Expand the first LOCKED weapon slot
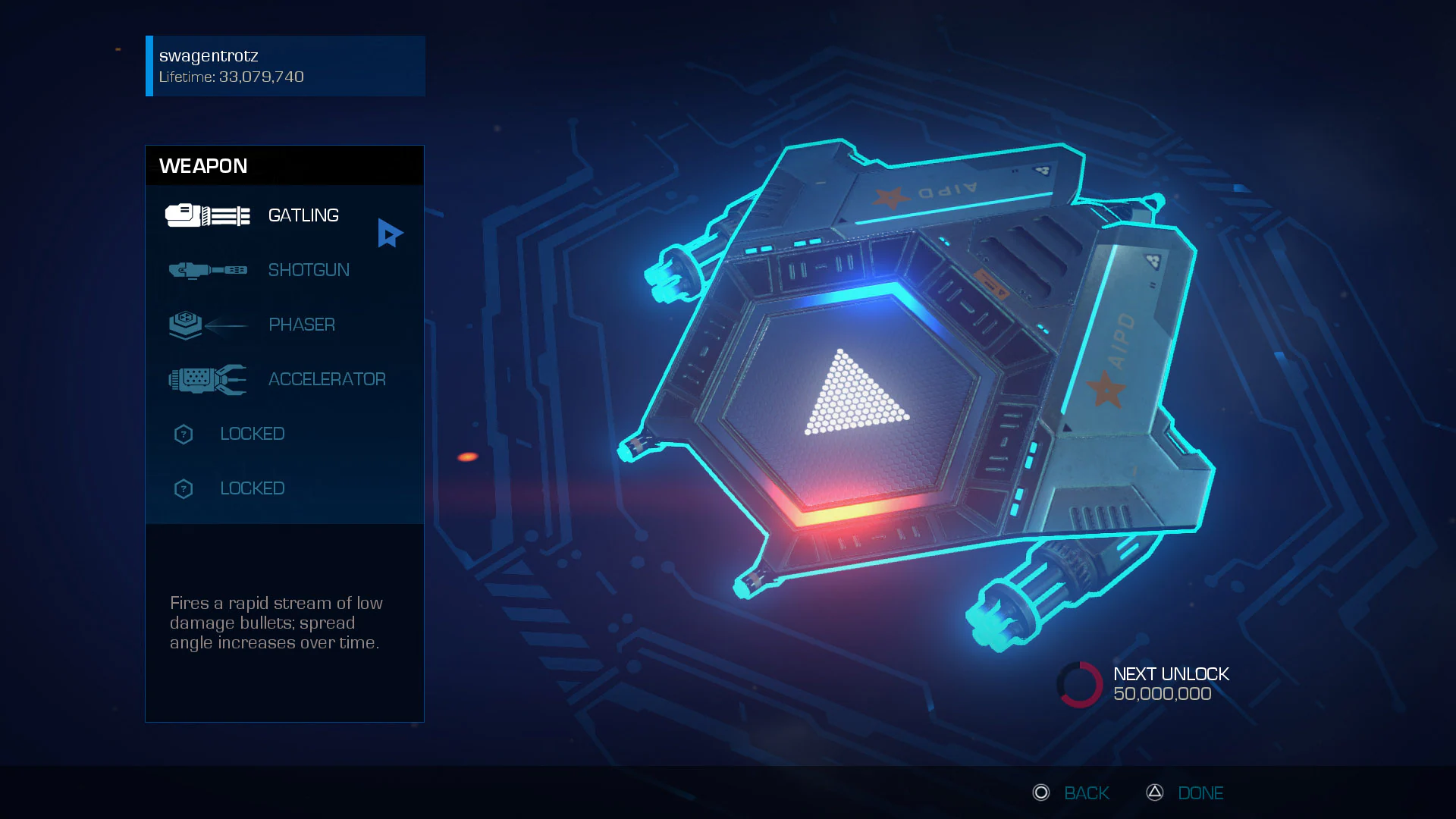Image resolution: width=1456 pixels, height=819 pixels. (x=253, y=434)
